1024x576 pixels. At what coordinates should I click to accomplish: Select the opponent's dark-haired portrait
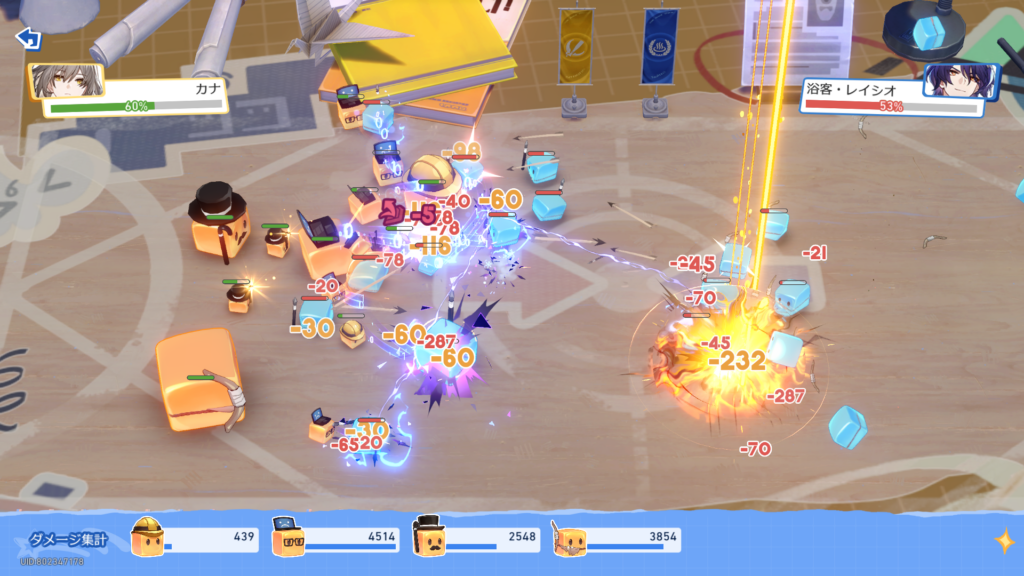[959, 82]
